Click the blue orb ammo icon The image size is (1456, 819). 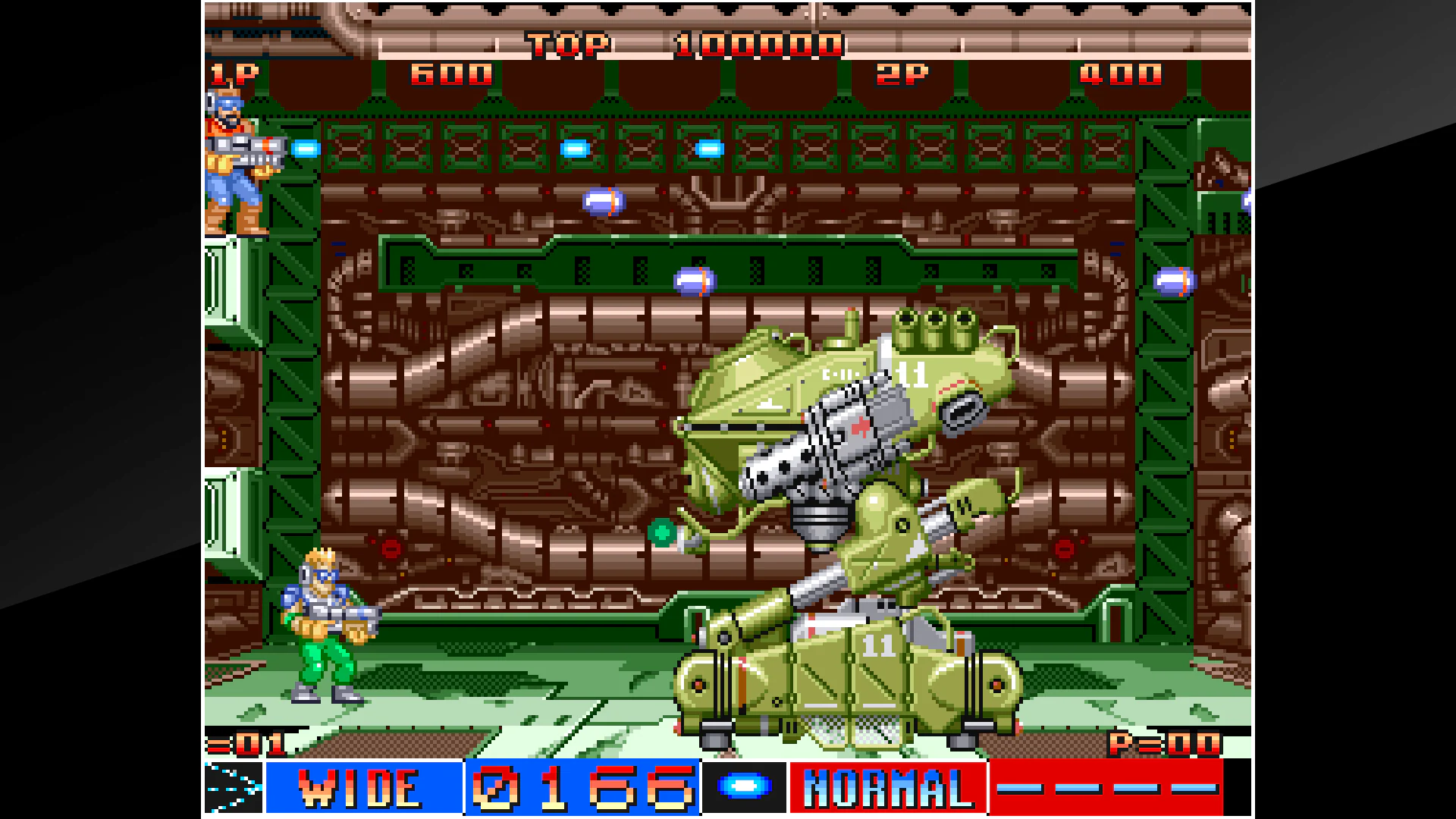(x=744, y=787)
